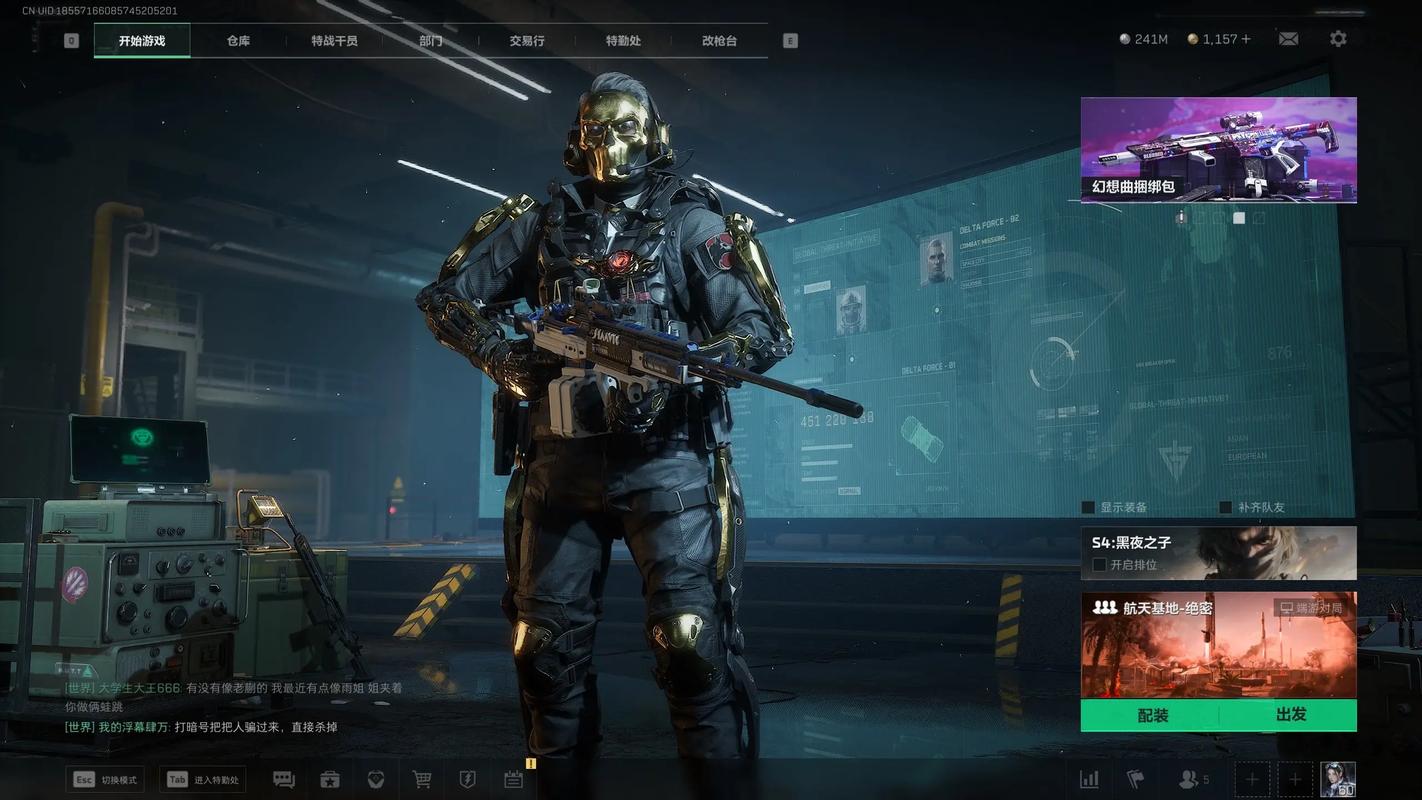Open the in-game chat panel
This screenshot has width=1422, height=800.
[x=283, y=779]
